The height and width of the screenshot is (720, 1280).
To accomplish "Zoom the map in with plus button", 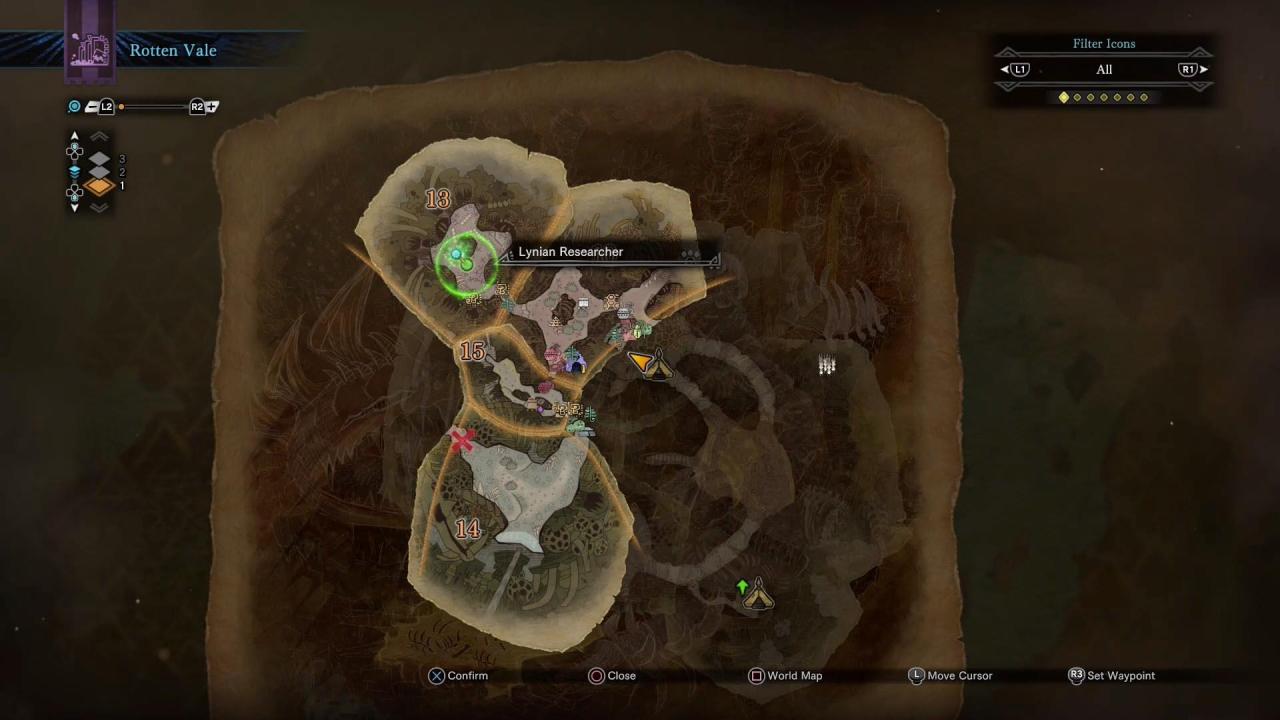I will click(x=203, y=107).
